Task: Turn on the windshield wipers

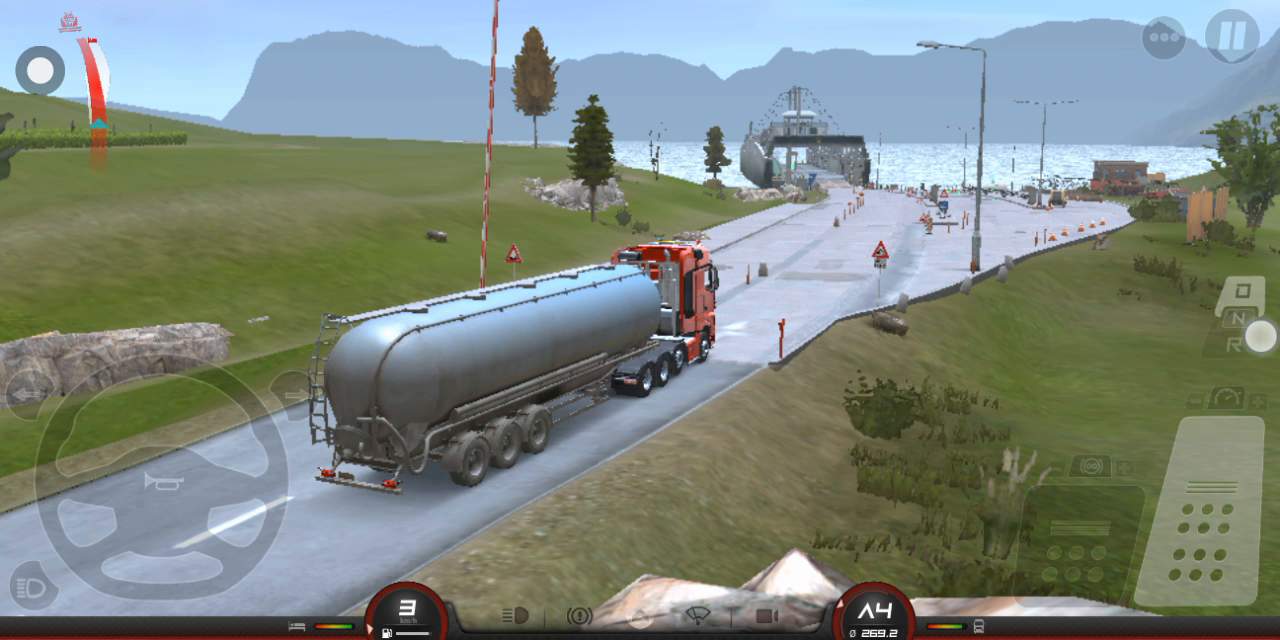Action: (699, 616)
